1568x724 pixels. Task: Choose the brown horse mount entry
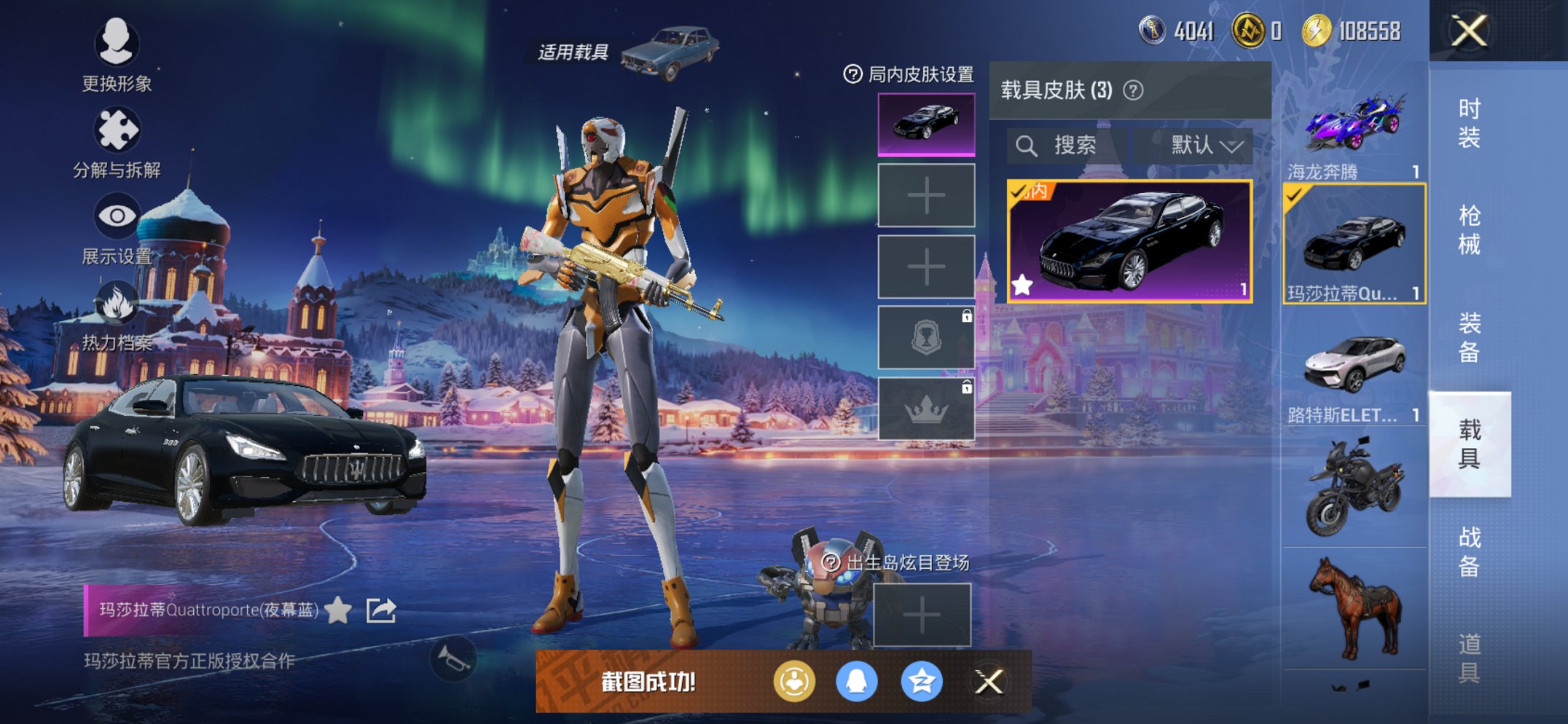click(x=1354, y=608)
